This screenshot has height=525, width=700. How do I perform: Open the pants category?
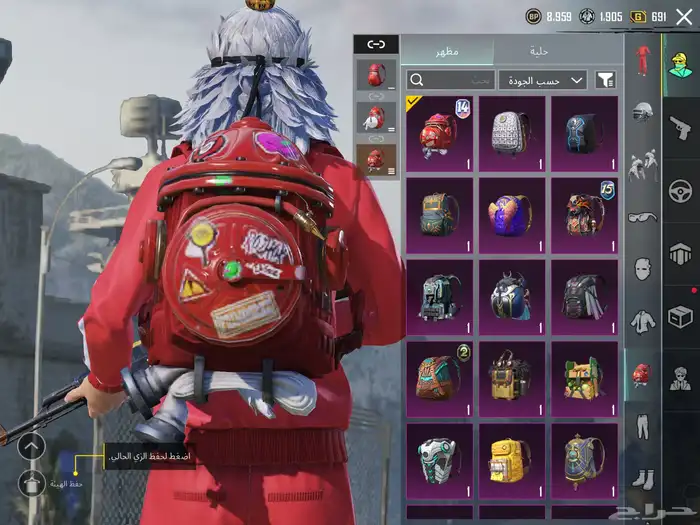tap(642, 427)
